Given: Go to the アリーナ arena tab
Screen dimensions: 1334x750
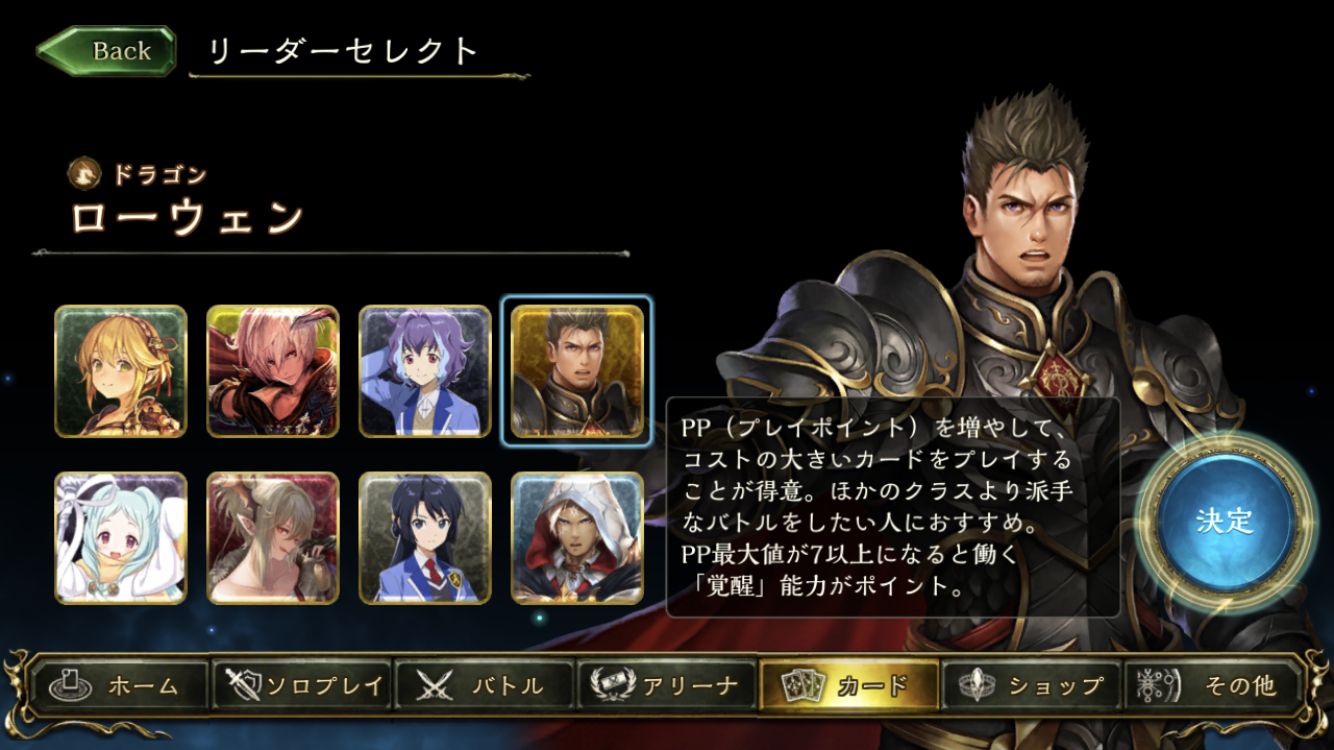Looking at the screenshot, I should [x=667, y=686].
